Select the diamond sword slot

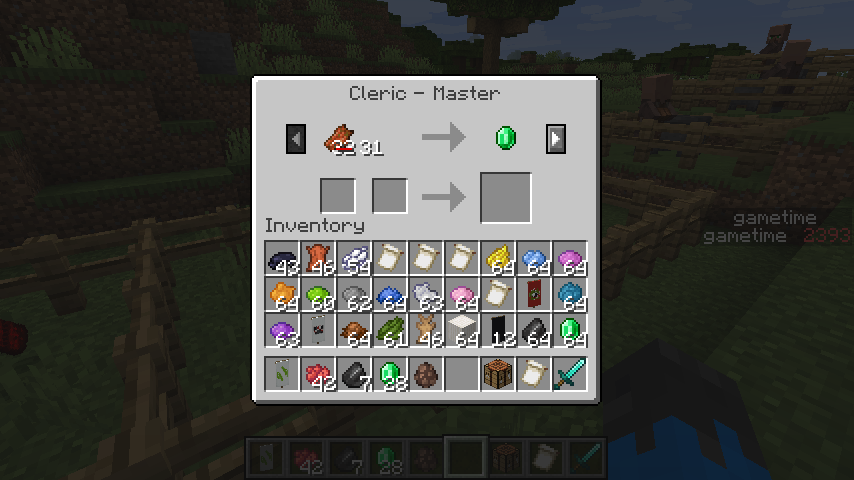570,375
